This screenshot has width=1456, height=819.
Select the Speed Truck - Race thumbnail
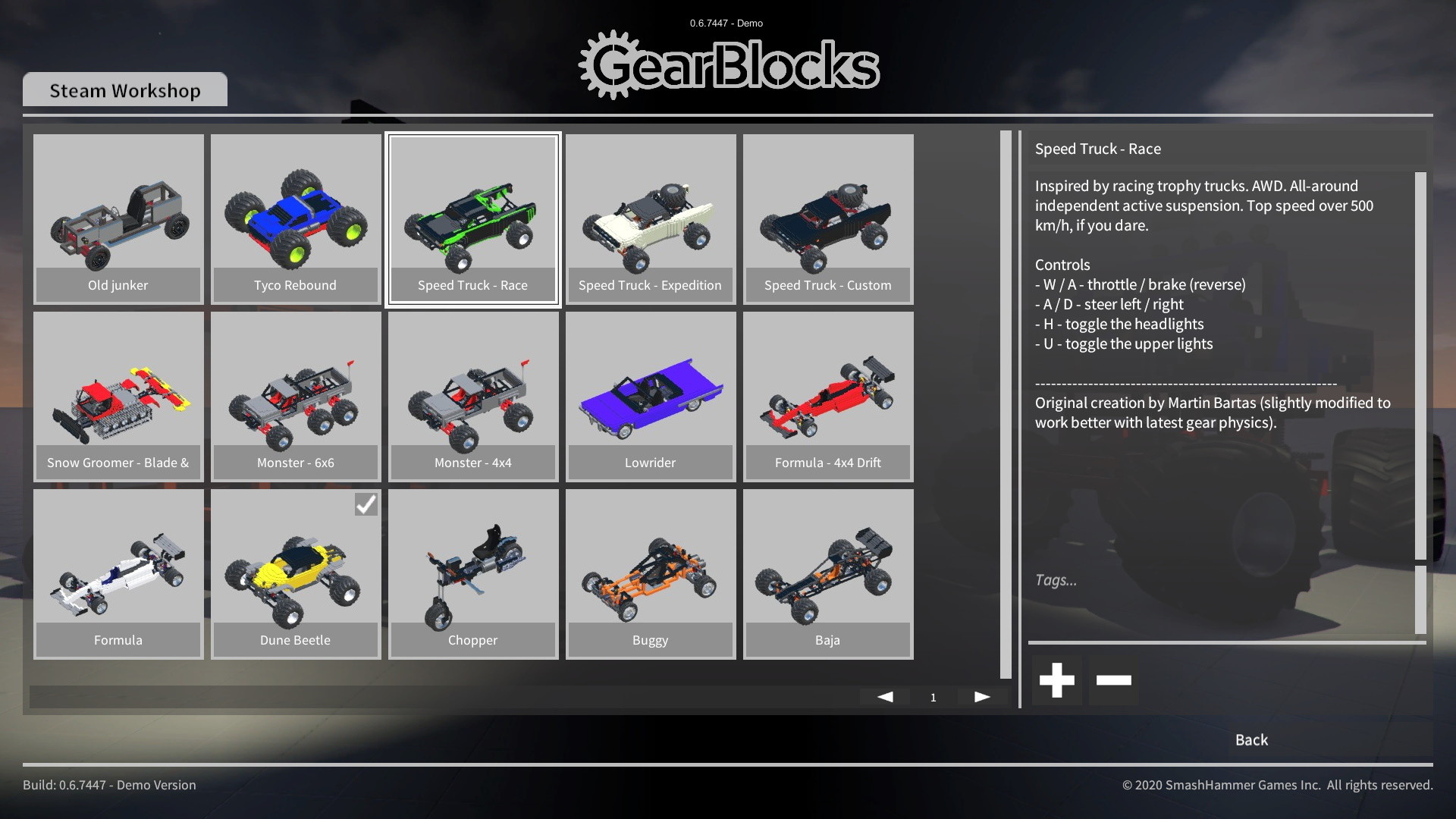(472, 219)
